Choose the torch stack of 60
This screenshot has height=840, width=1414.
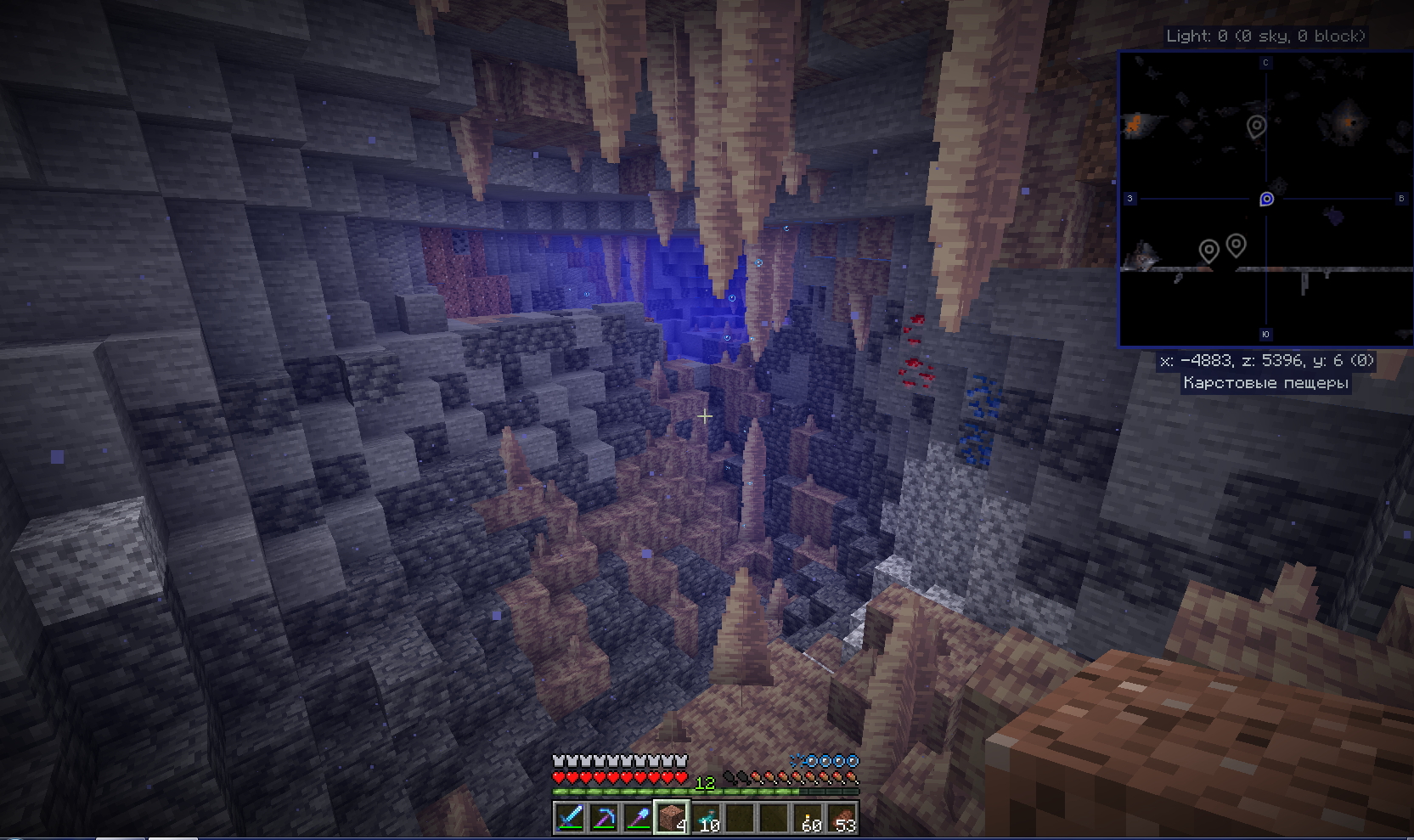click(808, 818)
